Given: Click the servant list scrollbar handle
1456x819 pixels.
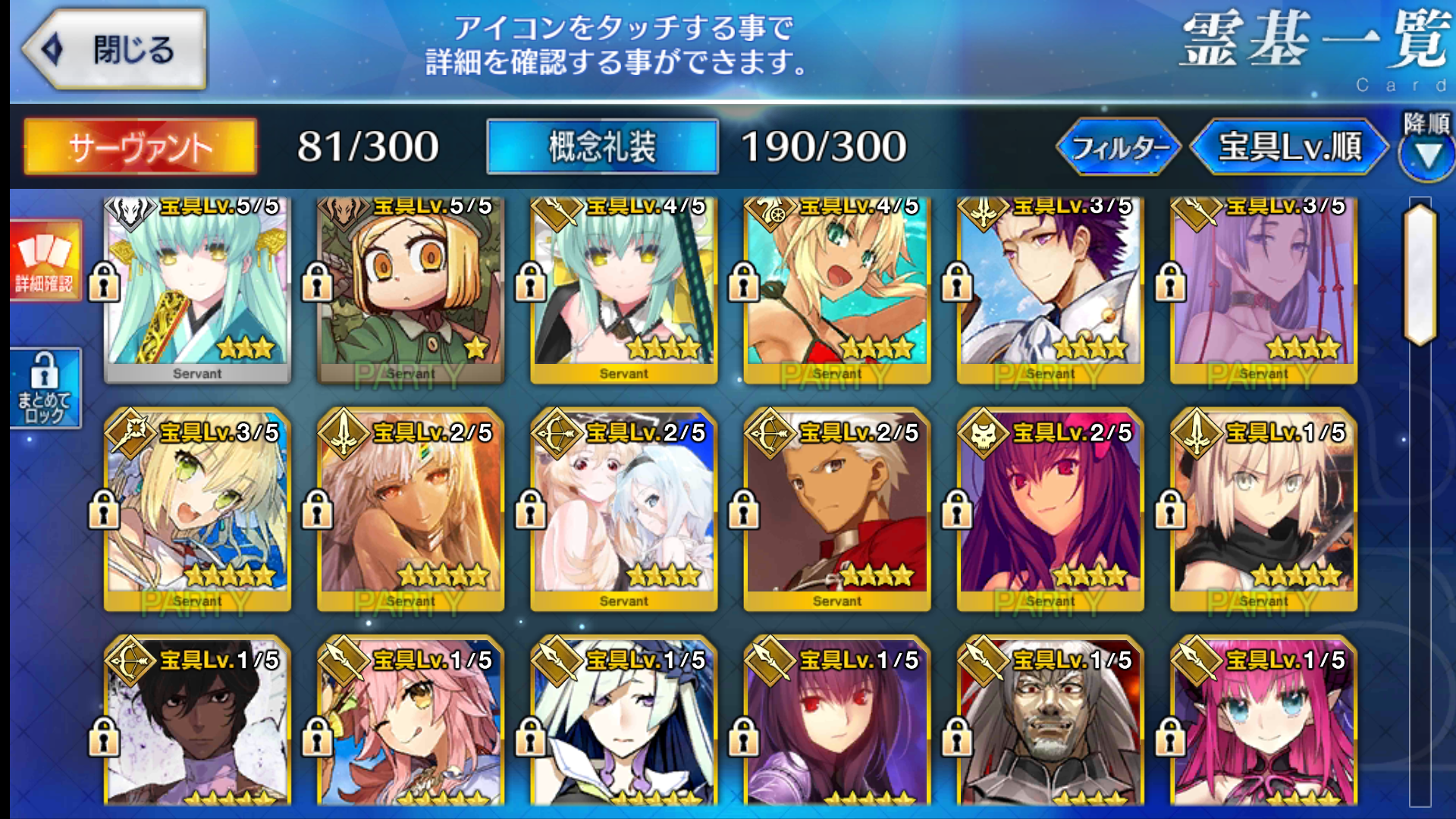Looking at the screenshot, I should pos(1420,275).
